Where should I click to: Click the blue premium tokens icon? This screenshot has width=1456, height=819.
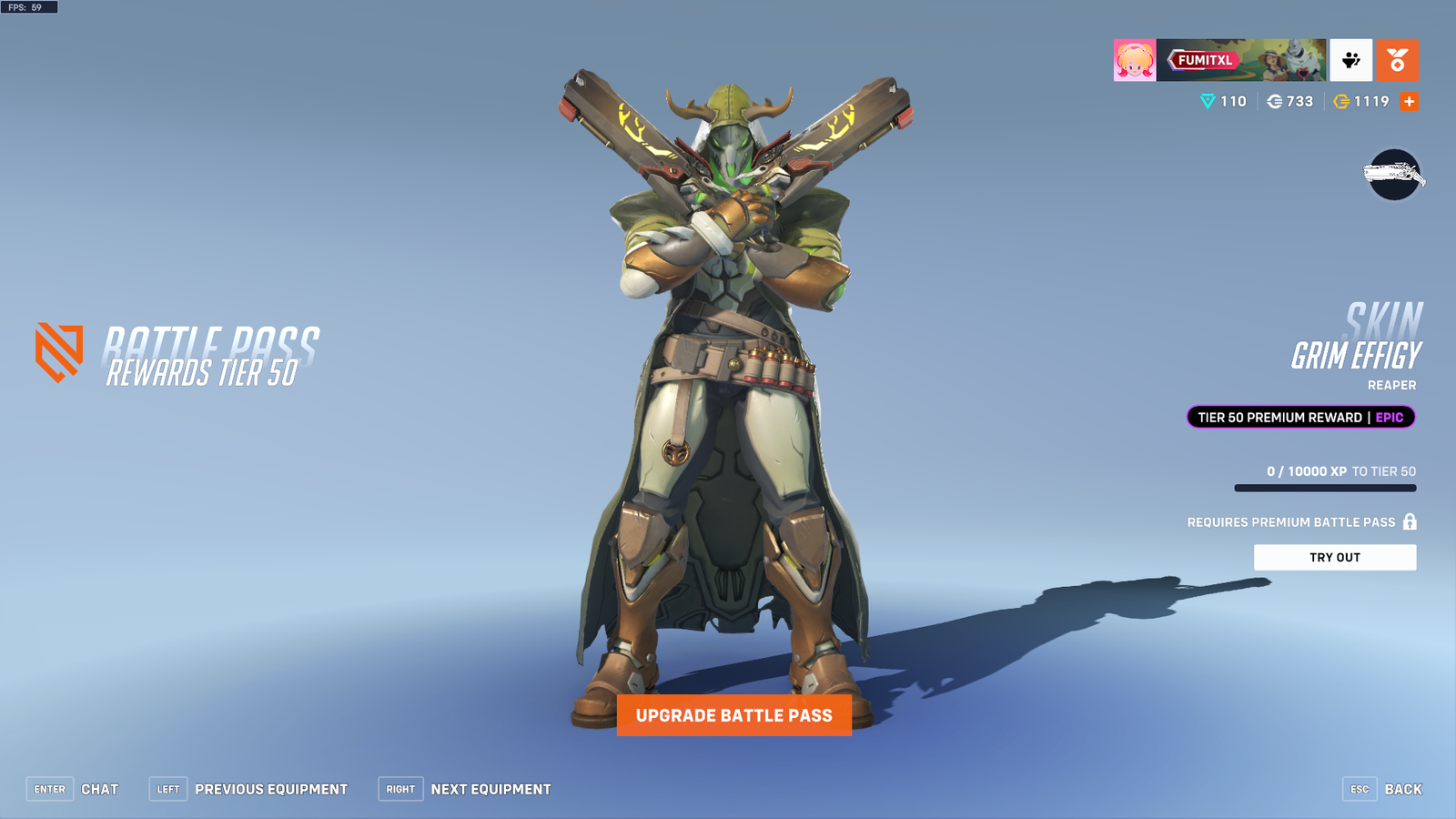click(x=1207, y=101)
